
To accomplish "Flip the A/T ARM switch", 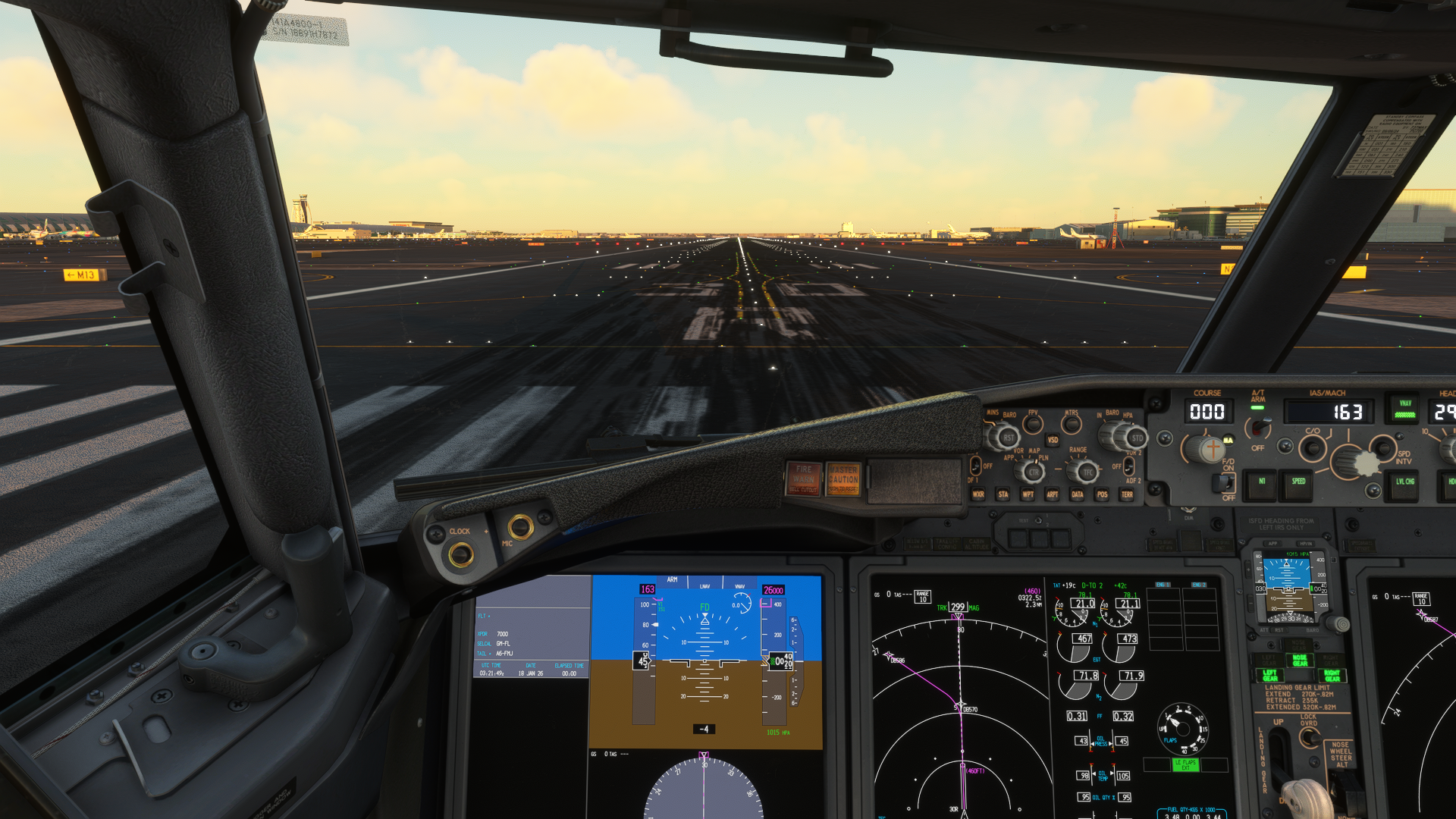I will click(1259, 428).
